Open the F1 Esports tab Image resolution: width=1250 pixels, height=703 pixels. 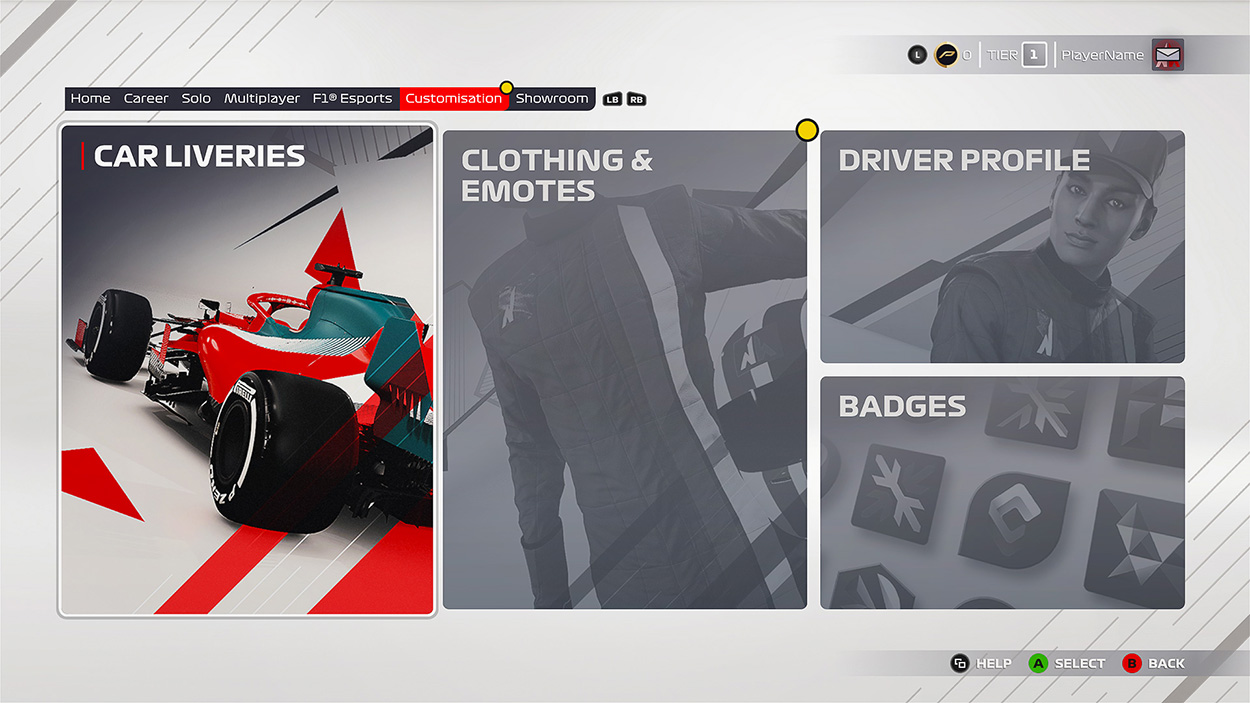point(352,99)
